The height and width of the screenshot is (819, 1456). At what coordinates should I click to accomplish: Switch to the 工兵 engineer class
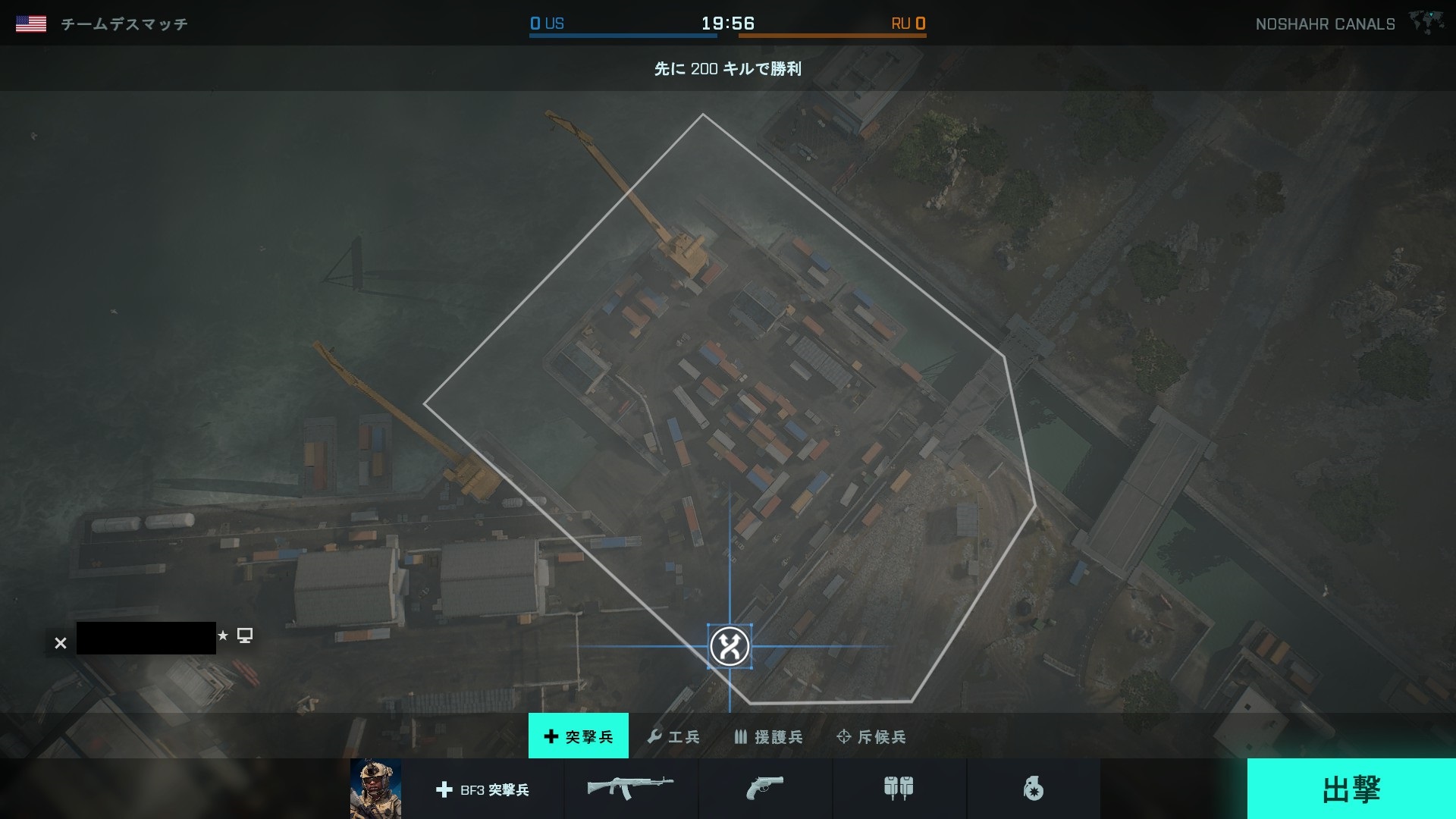(x=673, y=736)
